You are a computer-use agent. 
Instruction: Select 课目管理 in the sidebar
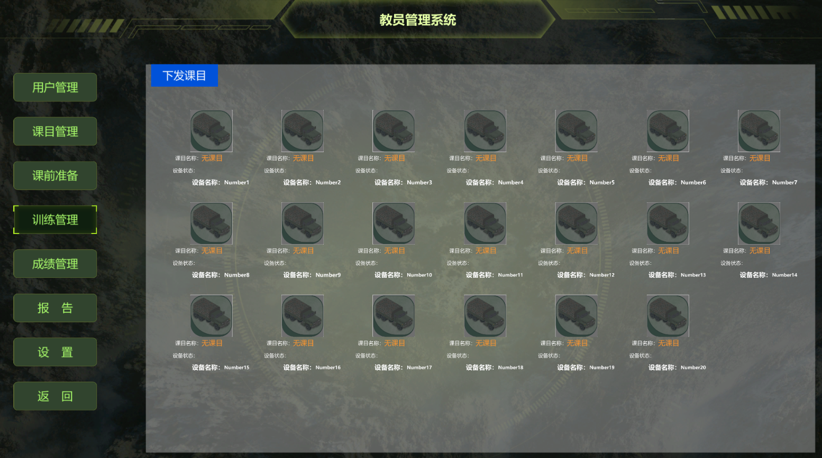[55, 131]
